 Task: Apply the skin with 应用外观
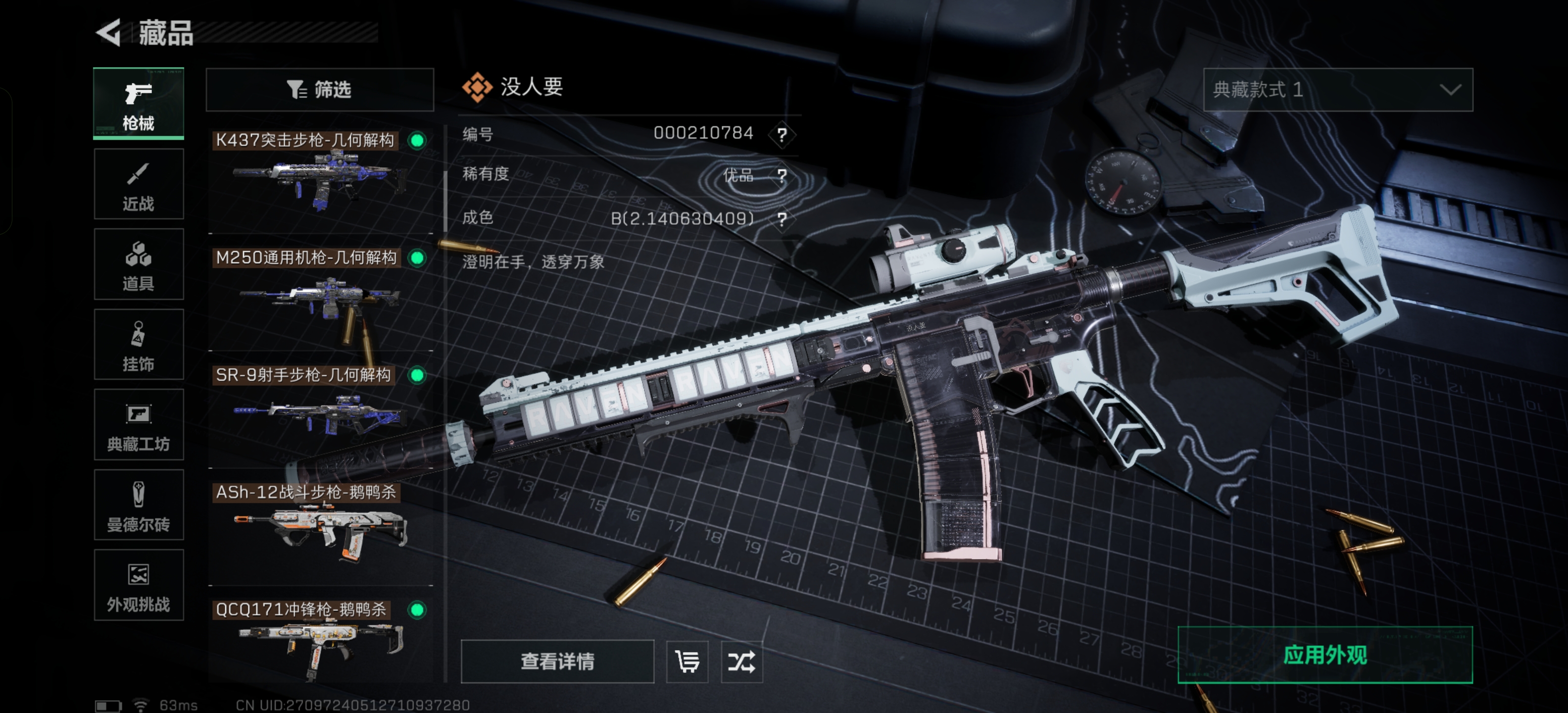pos(1324,655)
